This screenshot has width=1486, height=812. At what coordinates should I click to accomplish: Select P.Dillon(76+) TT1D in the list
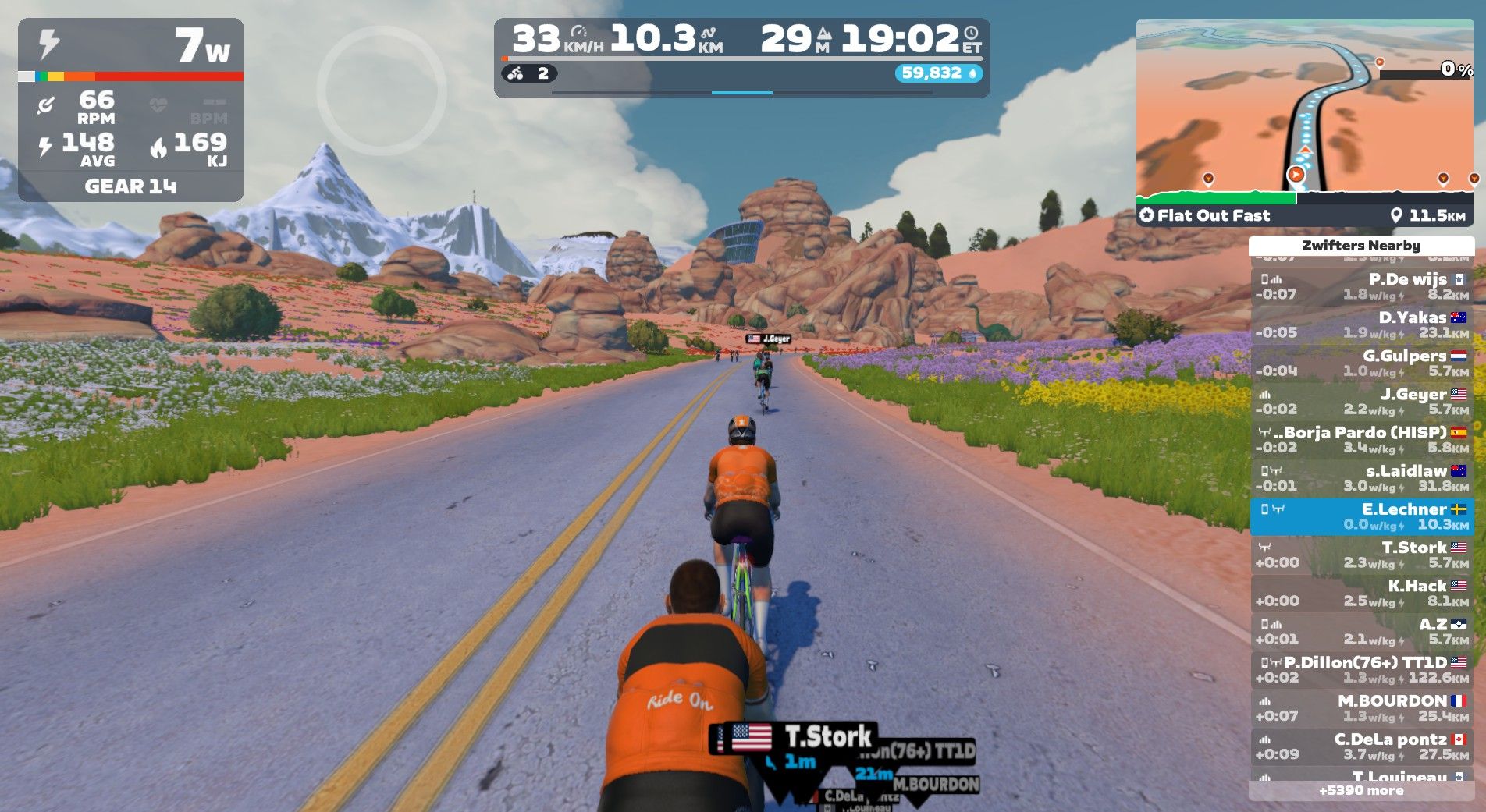[1362, 669]
